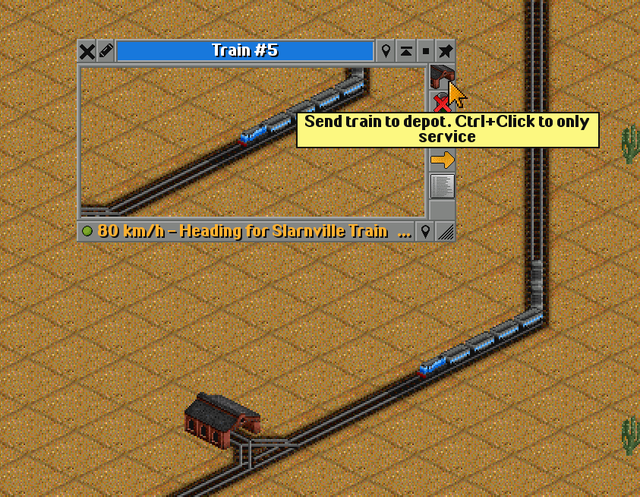
Task: Rename train using the pencil icon
Action: click(106, 51)
